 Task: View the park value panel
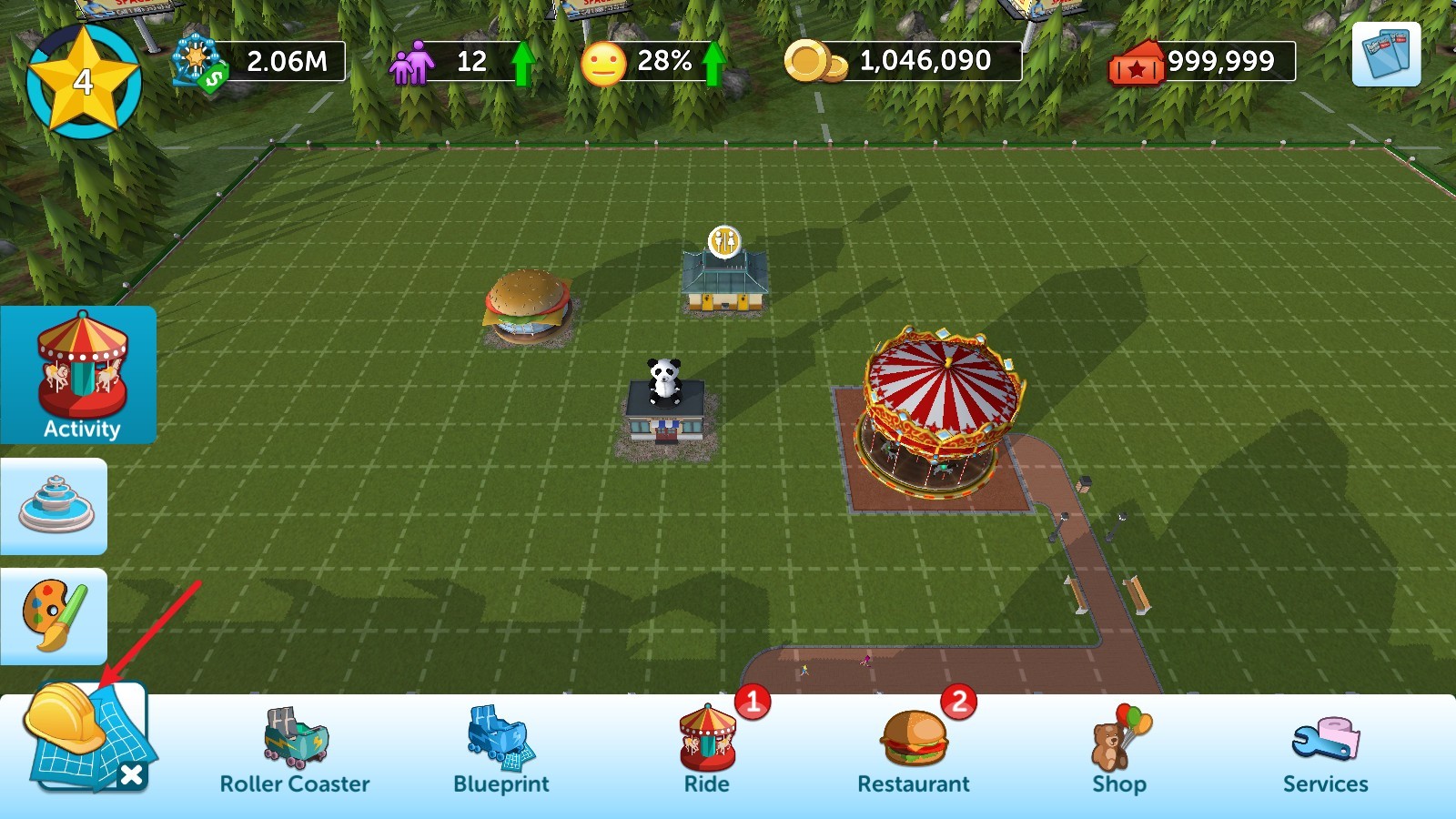tap(260, 62)
